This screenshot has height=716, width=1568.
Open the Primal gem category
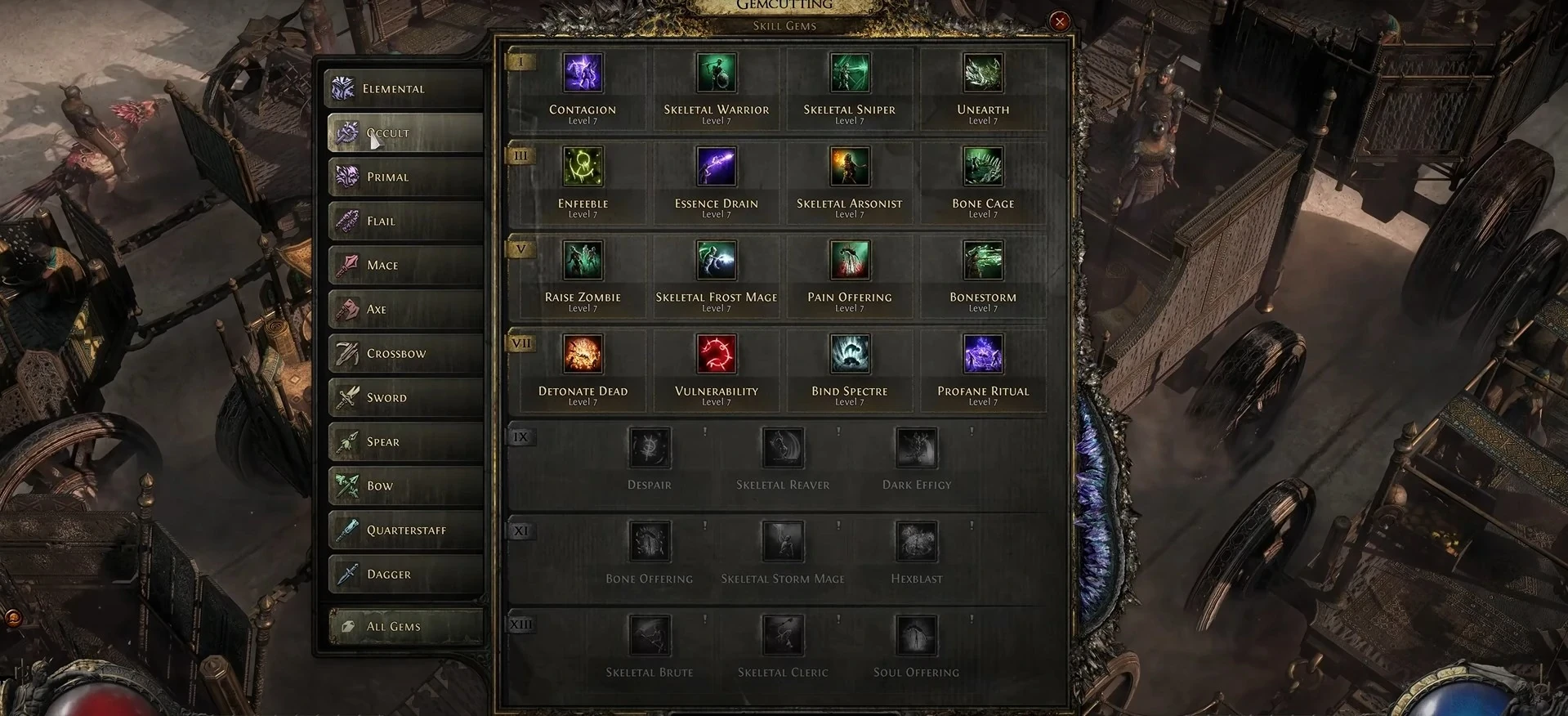click(404, 177)
